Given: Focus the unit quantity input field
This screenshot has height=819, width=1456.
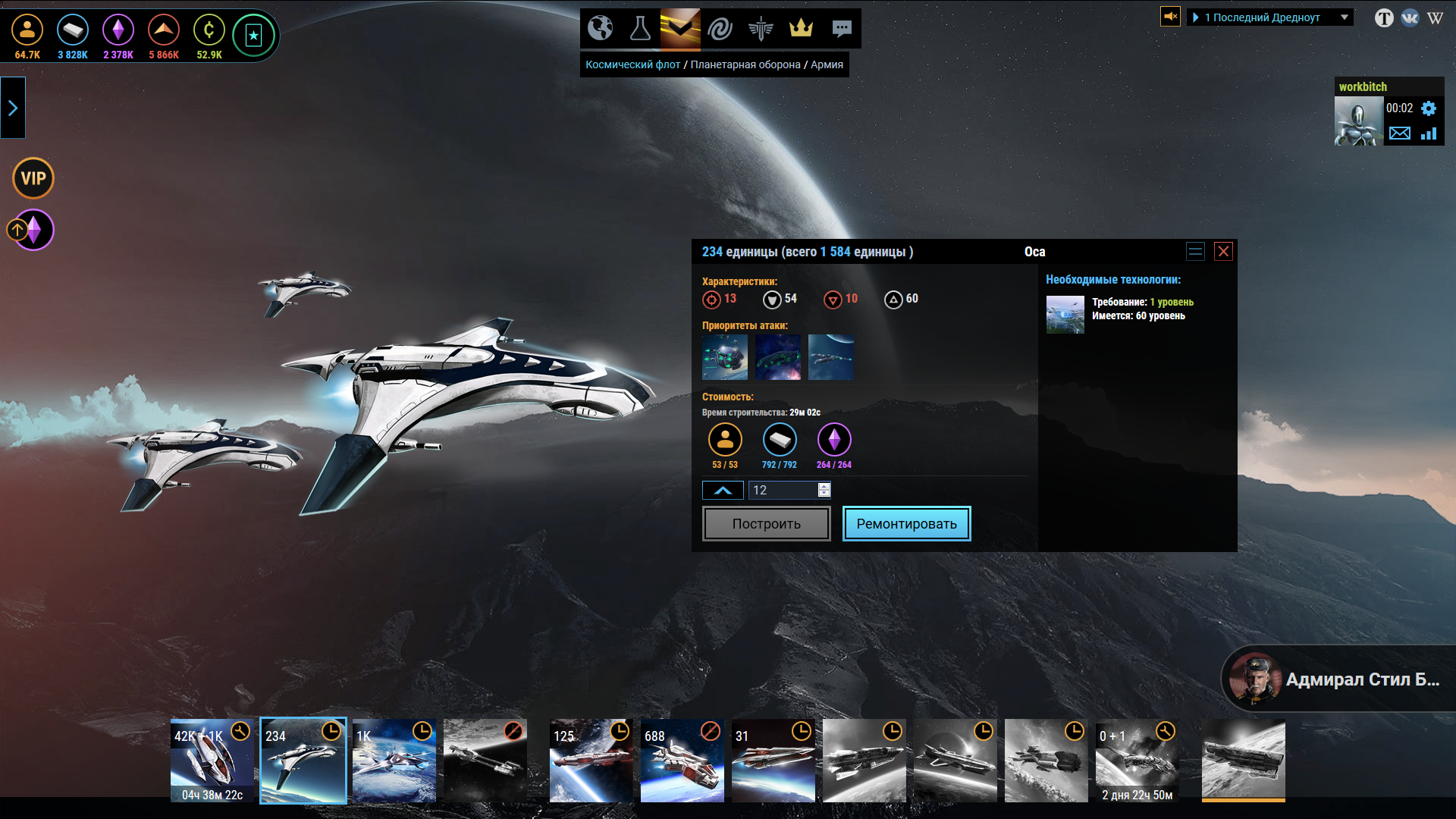Looking at the screenshot, I should click(783, 490).
